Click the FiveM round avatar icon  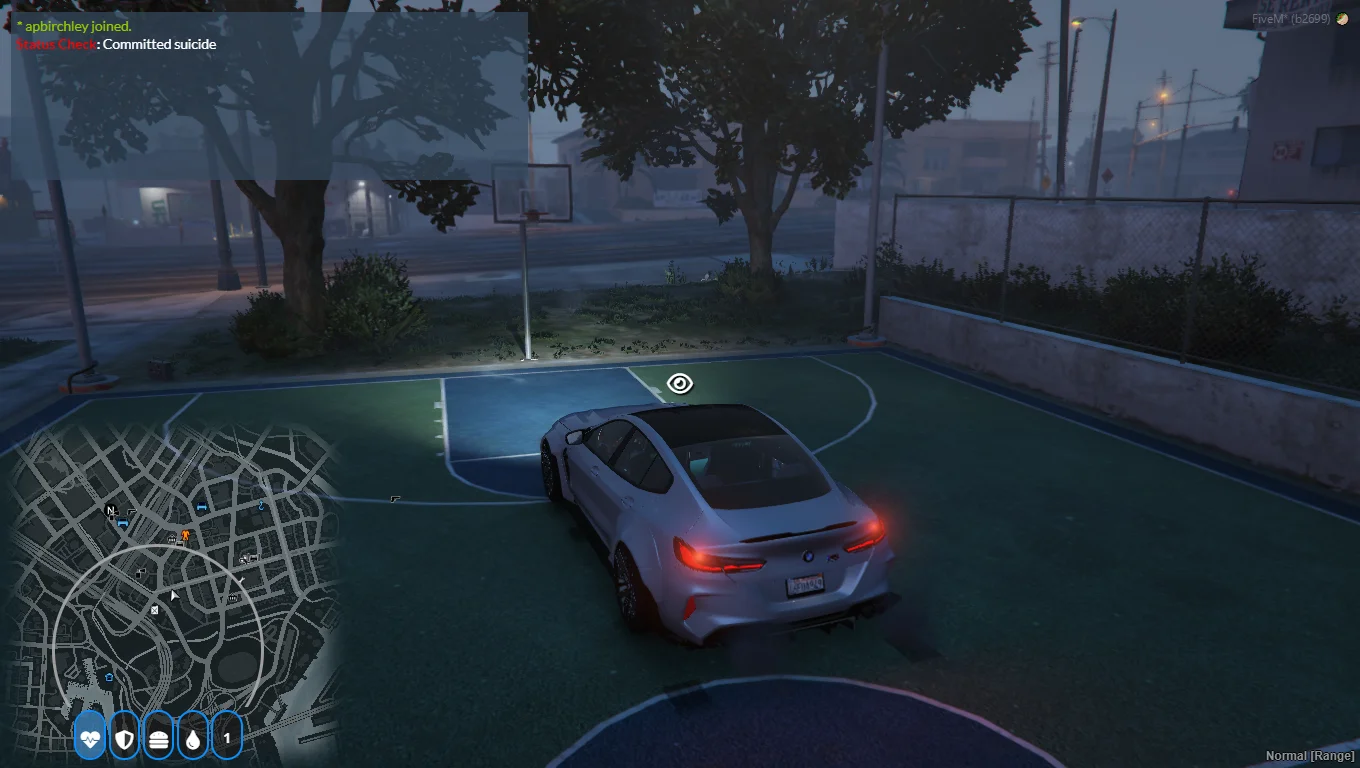pyautogui.click(x=1342, y=19)
